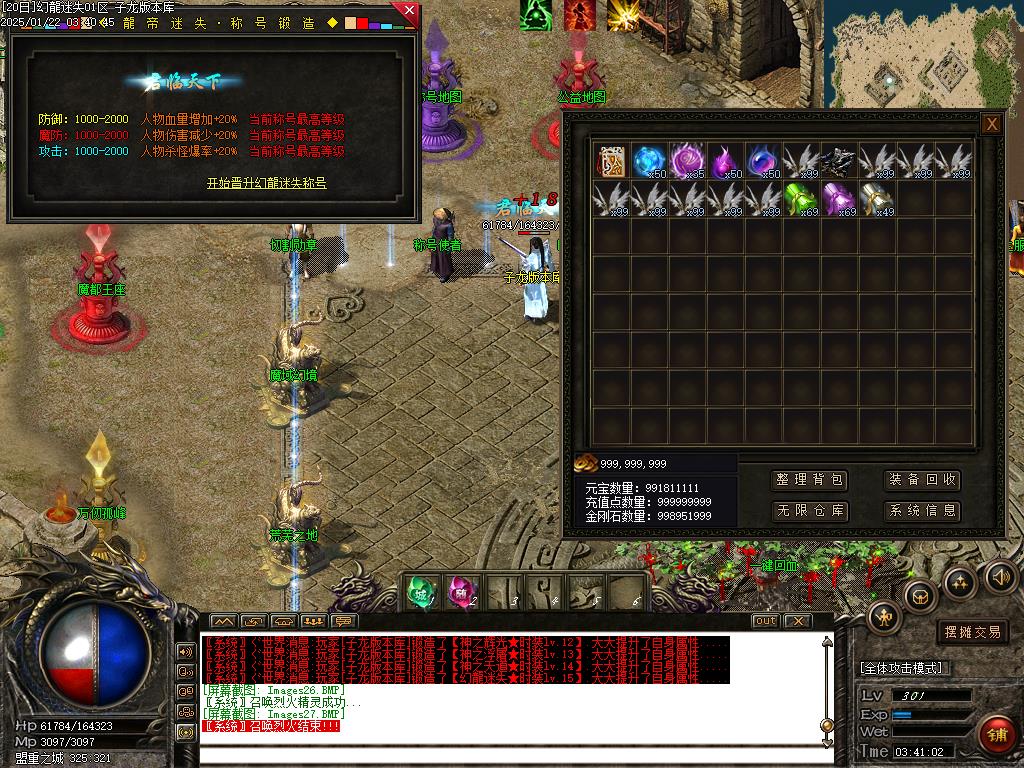Close the title forging dialog
This screenshot has width=1024, height=768.
408,12
